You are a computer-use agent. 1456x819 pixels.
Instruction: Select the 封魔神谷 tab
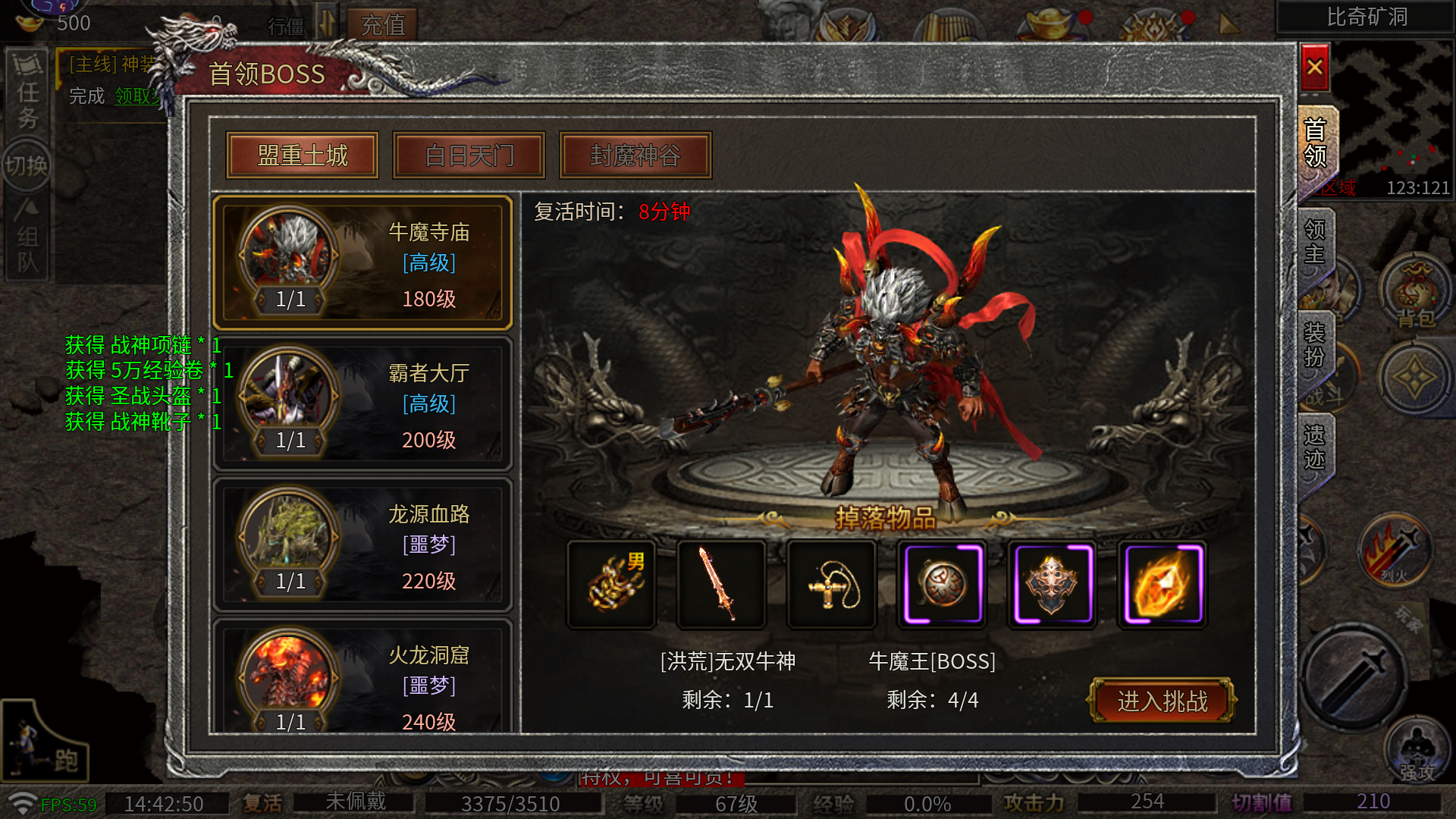[x=635, y=155]
